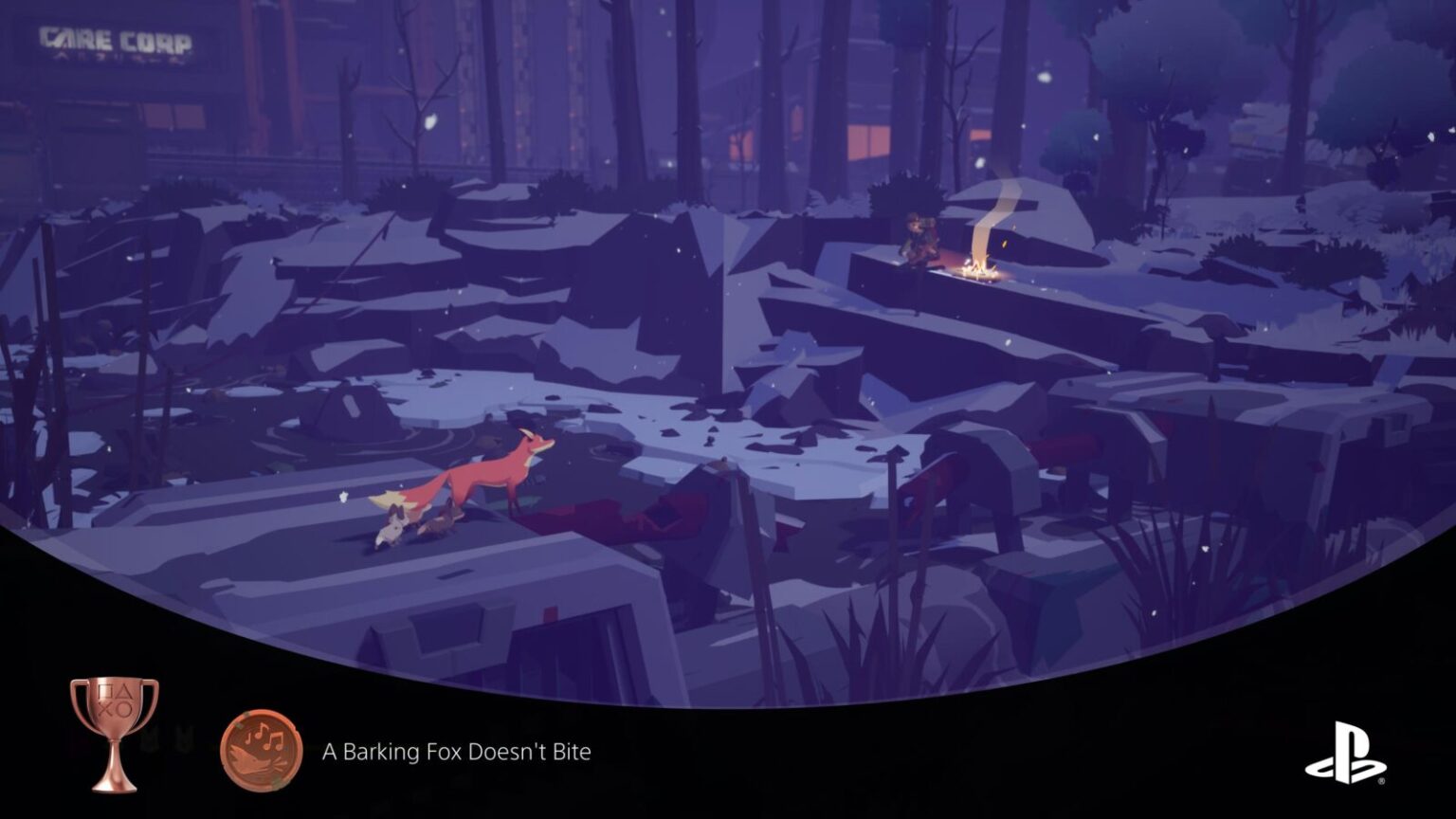This screenshot has width=1456, height=819.
Task: Click the X symbol engraved on the trophy
Action: click(104, 707)
